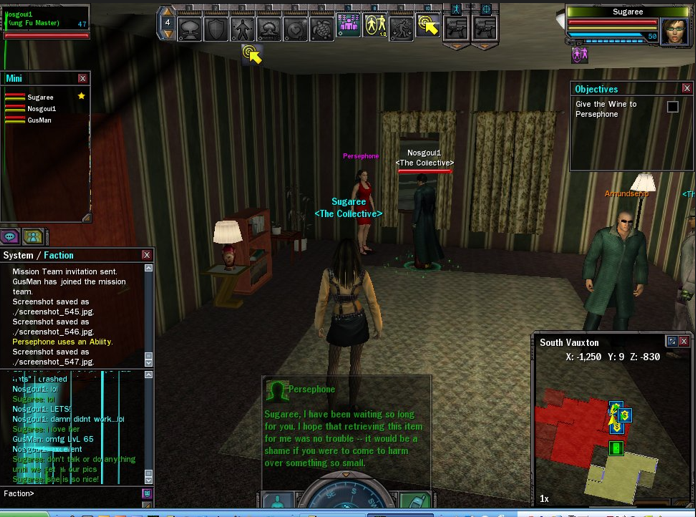Select the Sugaree portrait in target frame

click(x=675, y=32)
